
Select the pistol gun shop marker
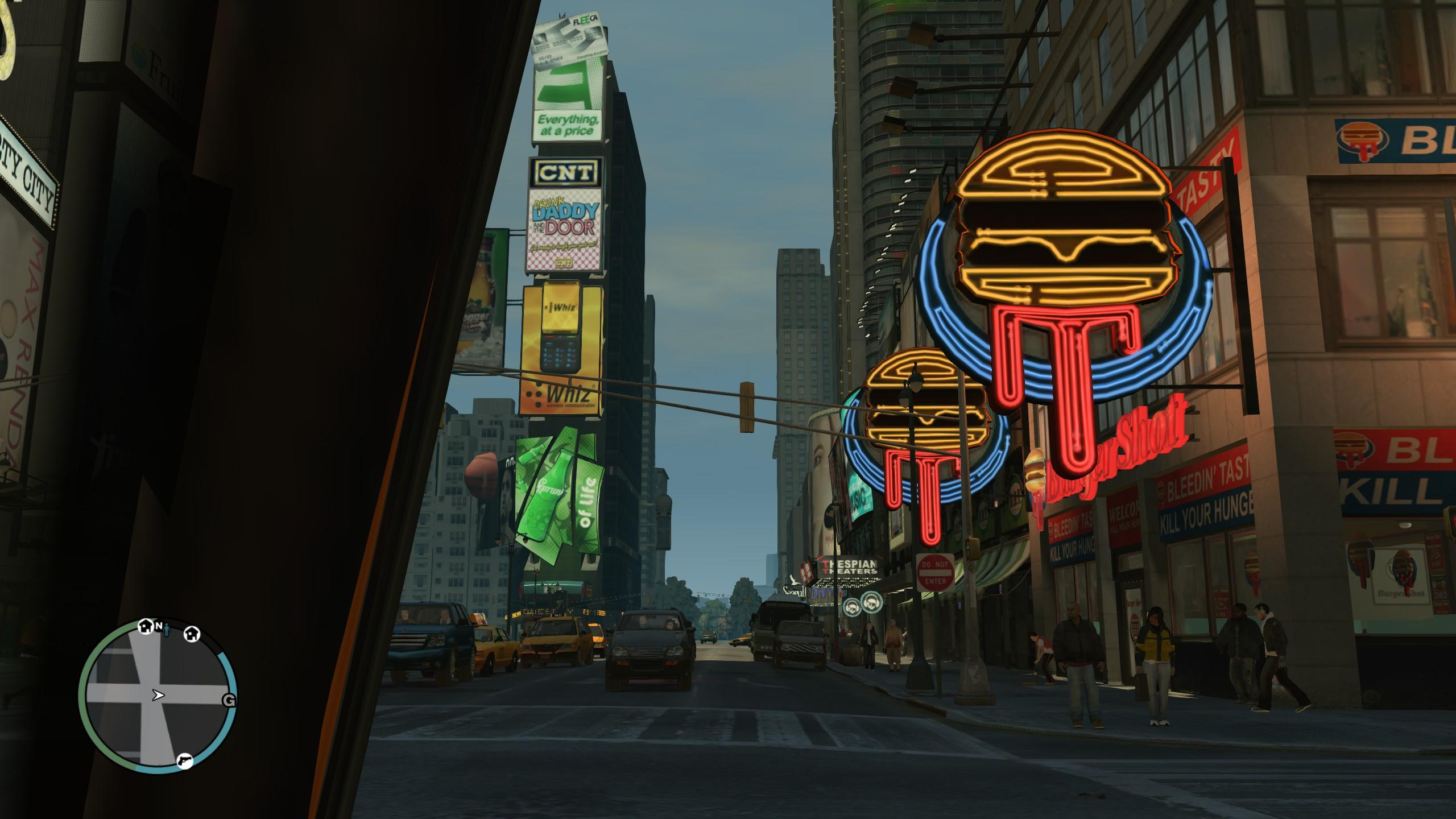coord(184,760)
